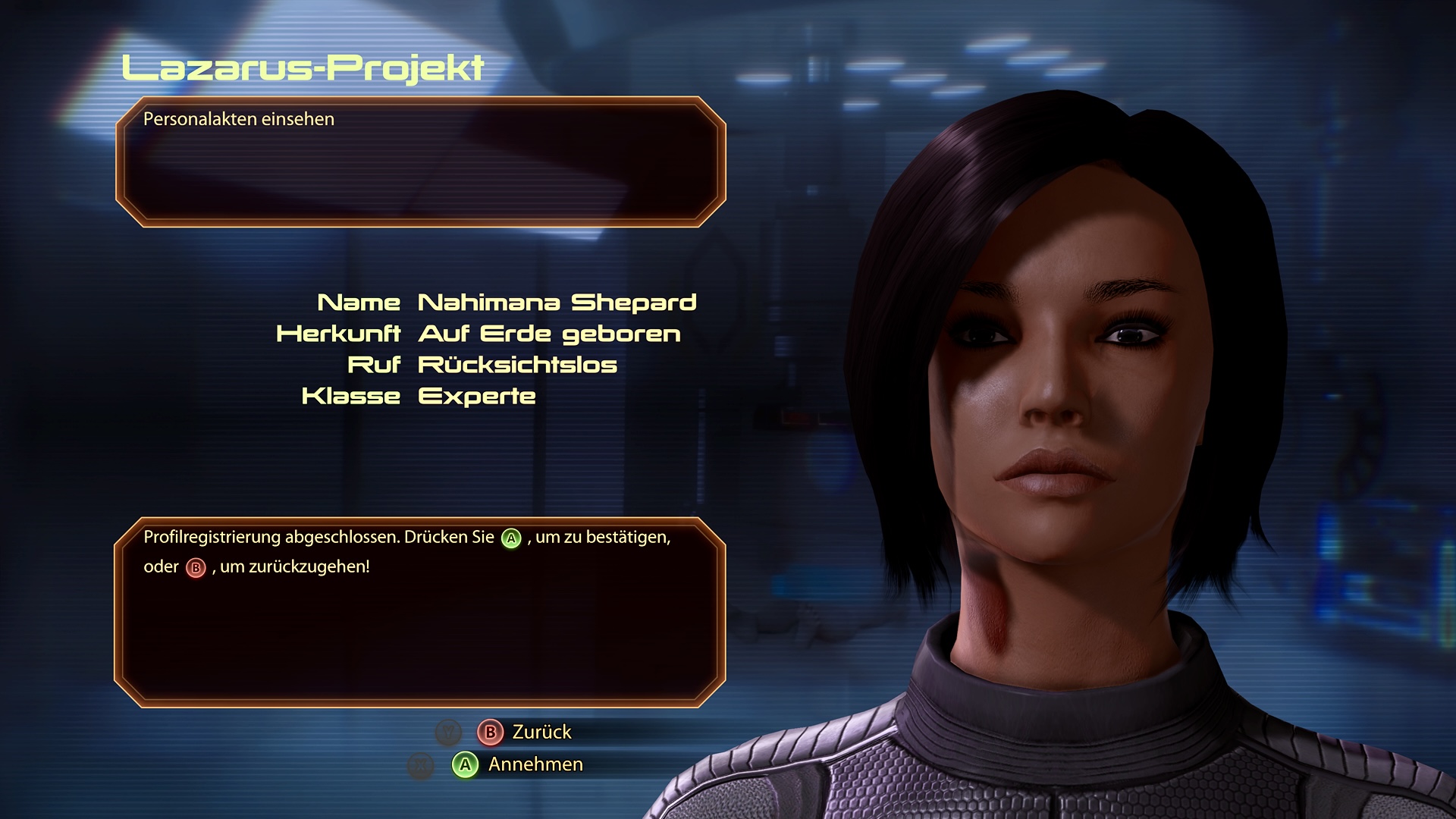Go back with the Zurück button
This screenshot has width=1456, height=819.
tap(525, 732)
